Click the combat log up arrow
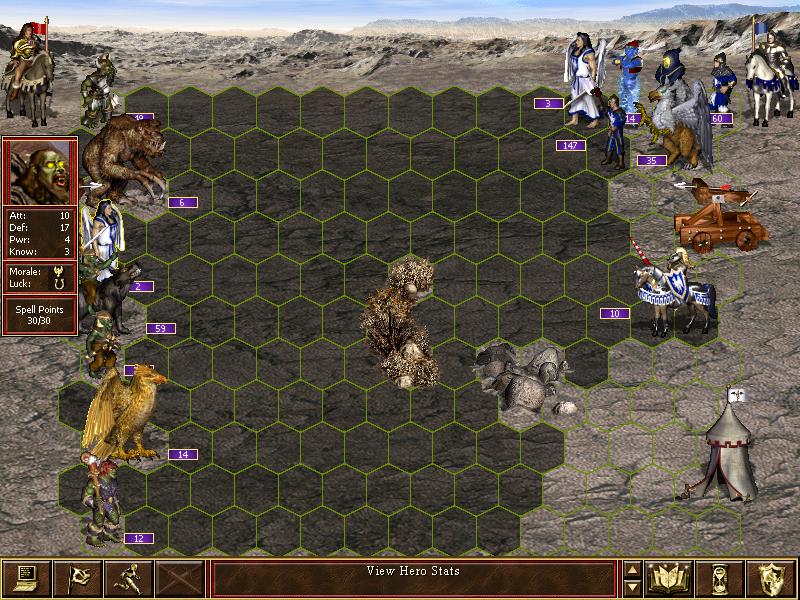This screenshot has width=800, height=600. [x=632, y=570]
